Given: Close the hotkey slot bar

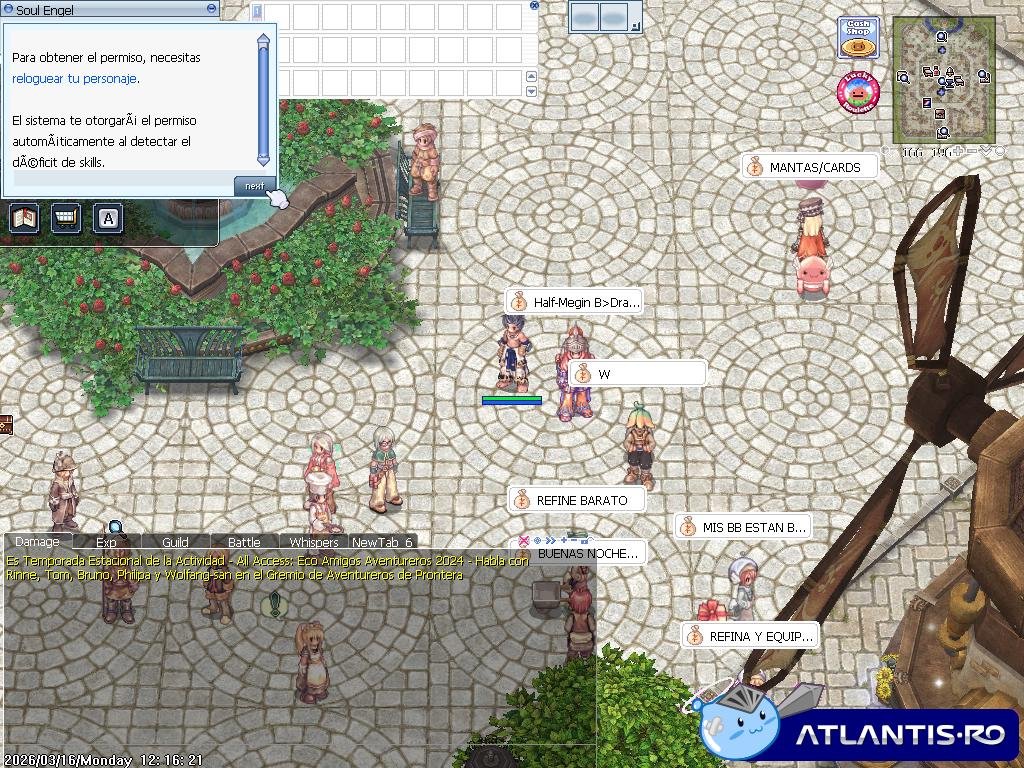Looking at the screenshot, I should coord(534,5).
